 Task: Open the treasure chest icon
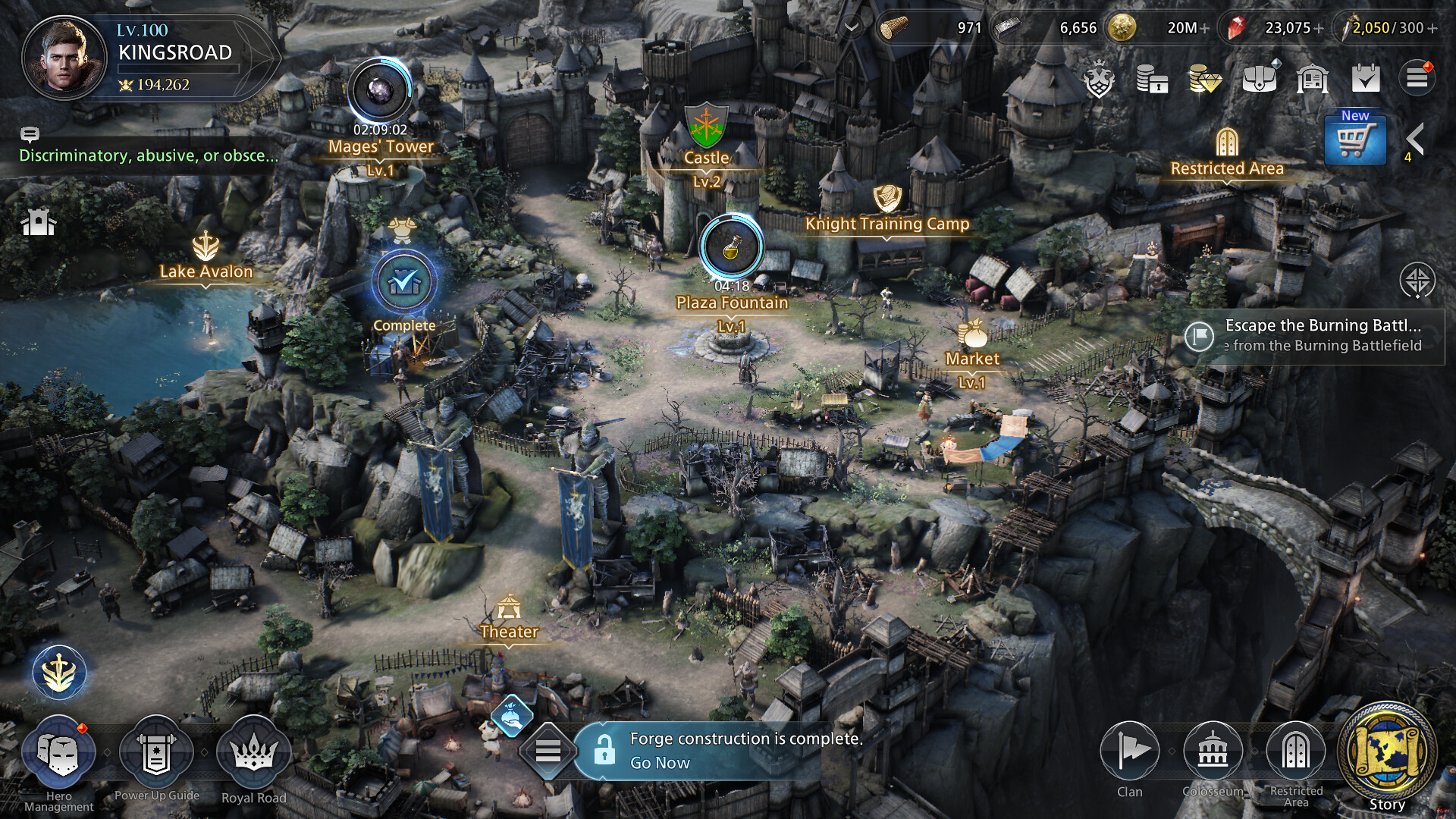tap(1259, 78)
